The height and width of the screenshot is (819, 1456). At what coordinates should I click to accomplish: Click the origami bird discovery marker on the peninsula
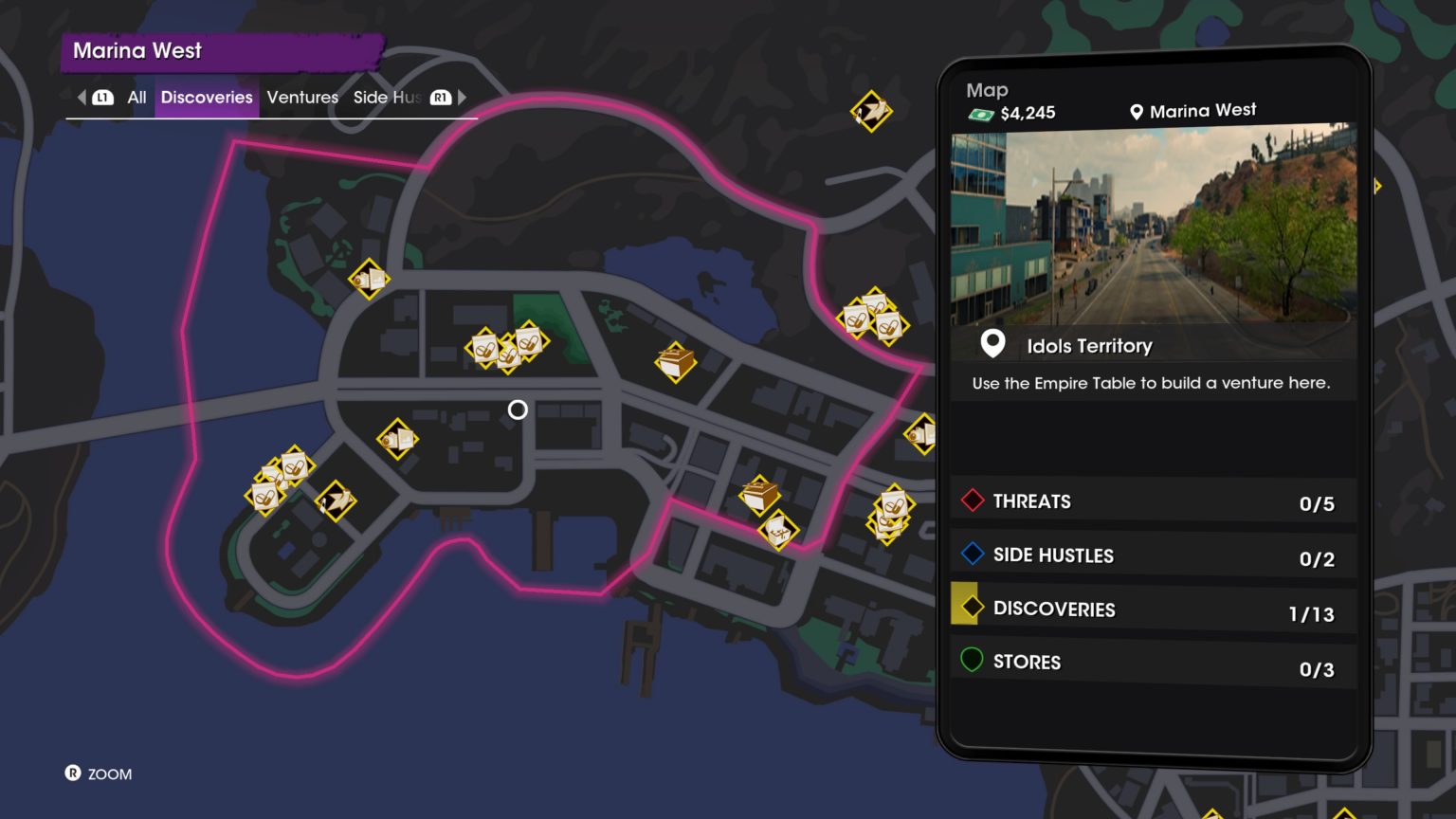336,499
